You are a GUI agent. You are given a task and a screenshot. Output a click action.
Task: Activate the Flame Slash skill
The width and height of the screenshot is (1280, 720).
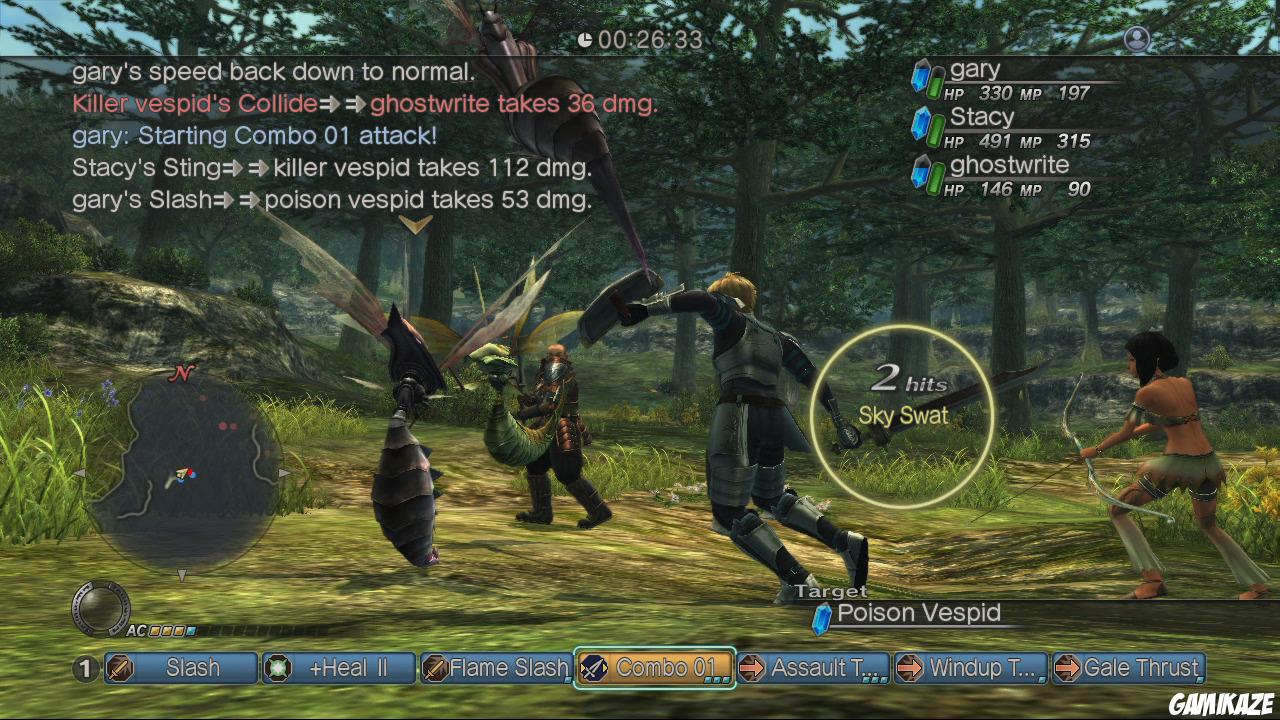496,668
